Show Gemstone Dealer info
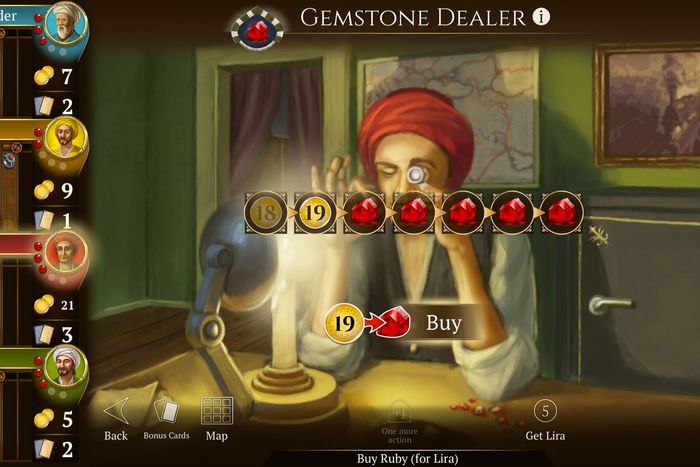 pyautogui.click(x=542, y=17)
